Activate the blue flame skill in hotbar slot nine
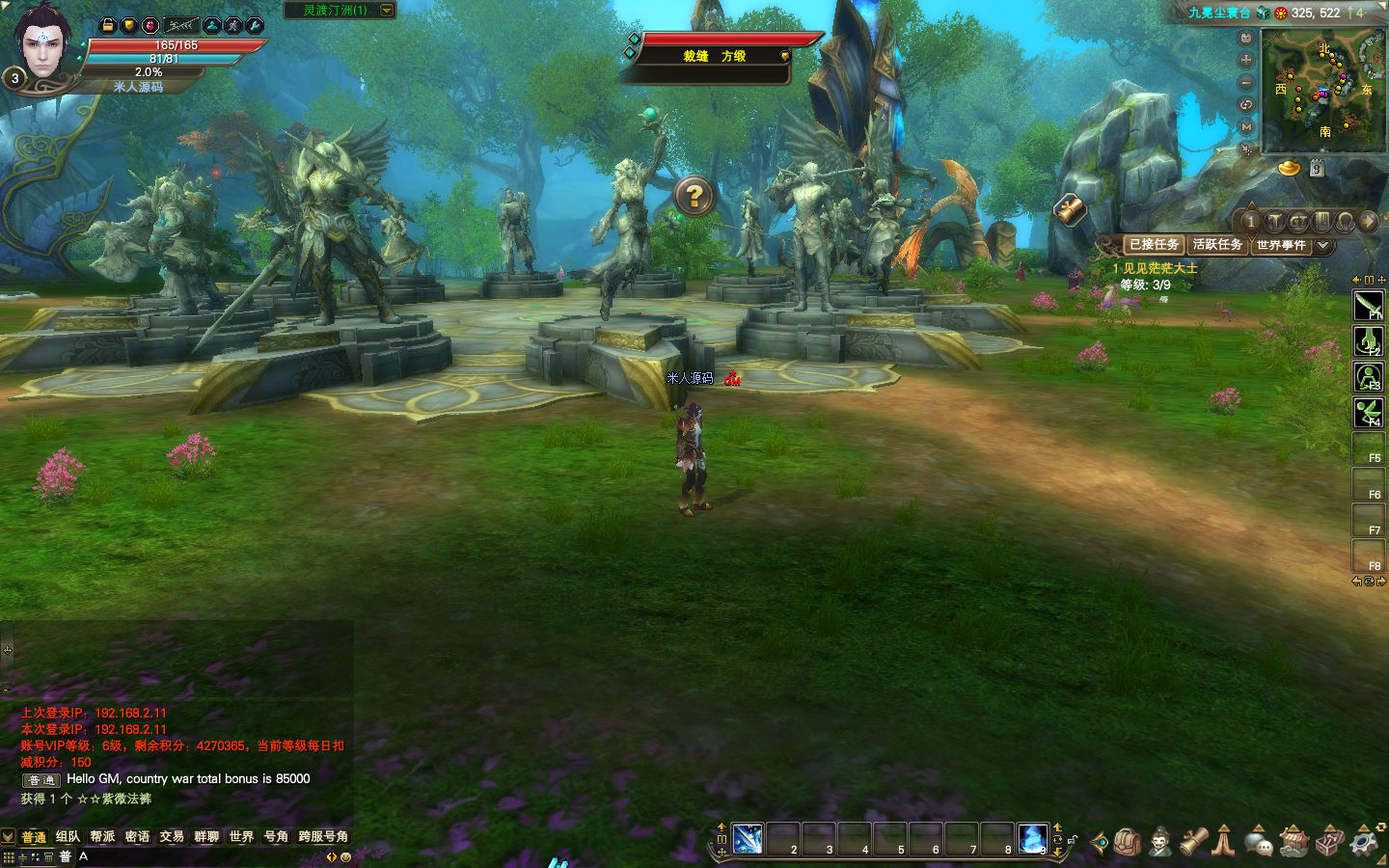1389x868 pixels. pyautogui.click(x=1032, y=838)
